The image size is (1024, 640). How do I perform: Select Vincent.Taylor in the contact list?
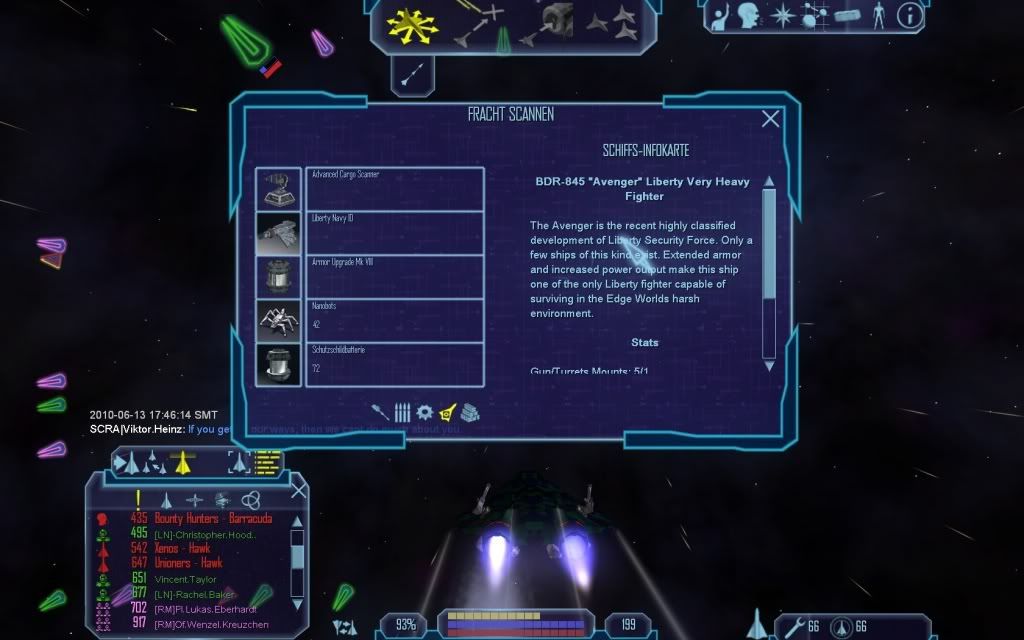(x=187, y=579)
